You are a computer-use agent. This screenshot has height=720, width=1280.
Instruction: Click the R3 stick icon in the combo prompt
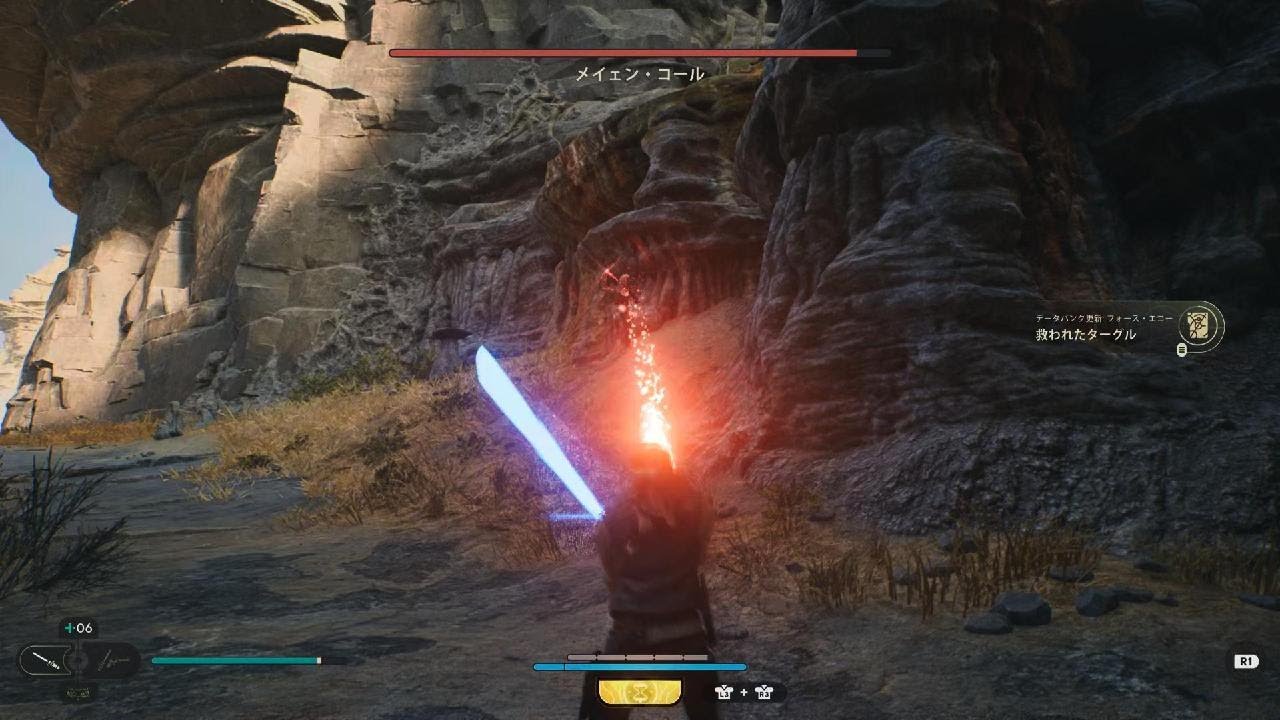(764, 691)
